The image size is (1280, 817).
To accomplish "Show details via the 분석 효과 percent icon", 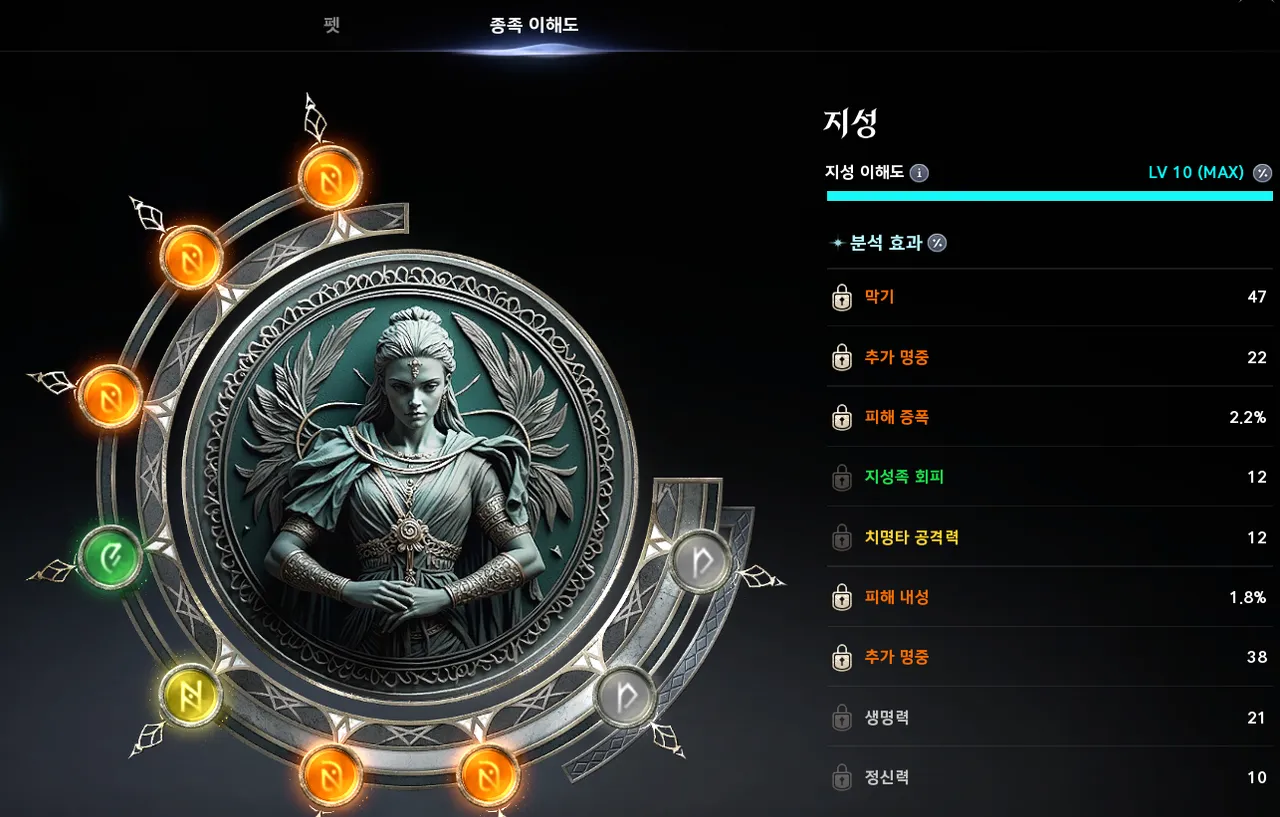I will 937,243.
